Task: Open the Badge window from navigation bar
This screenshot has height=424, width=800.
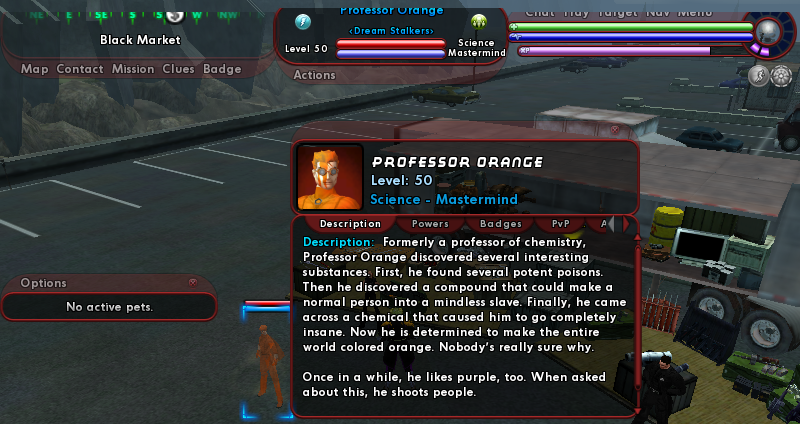Action: point(222,69)
